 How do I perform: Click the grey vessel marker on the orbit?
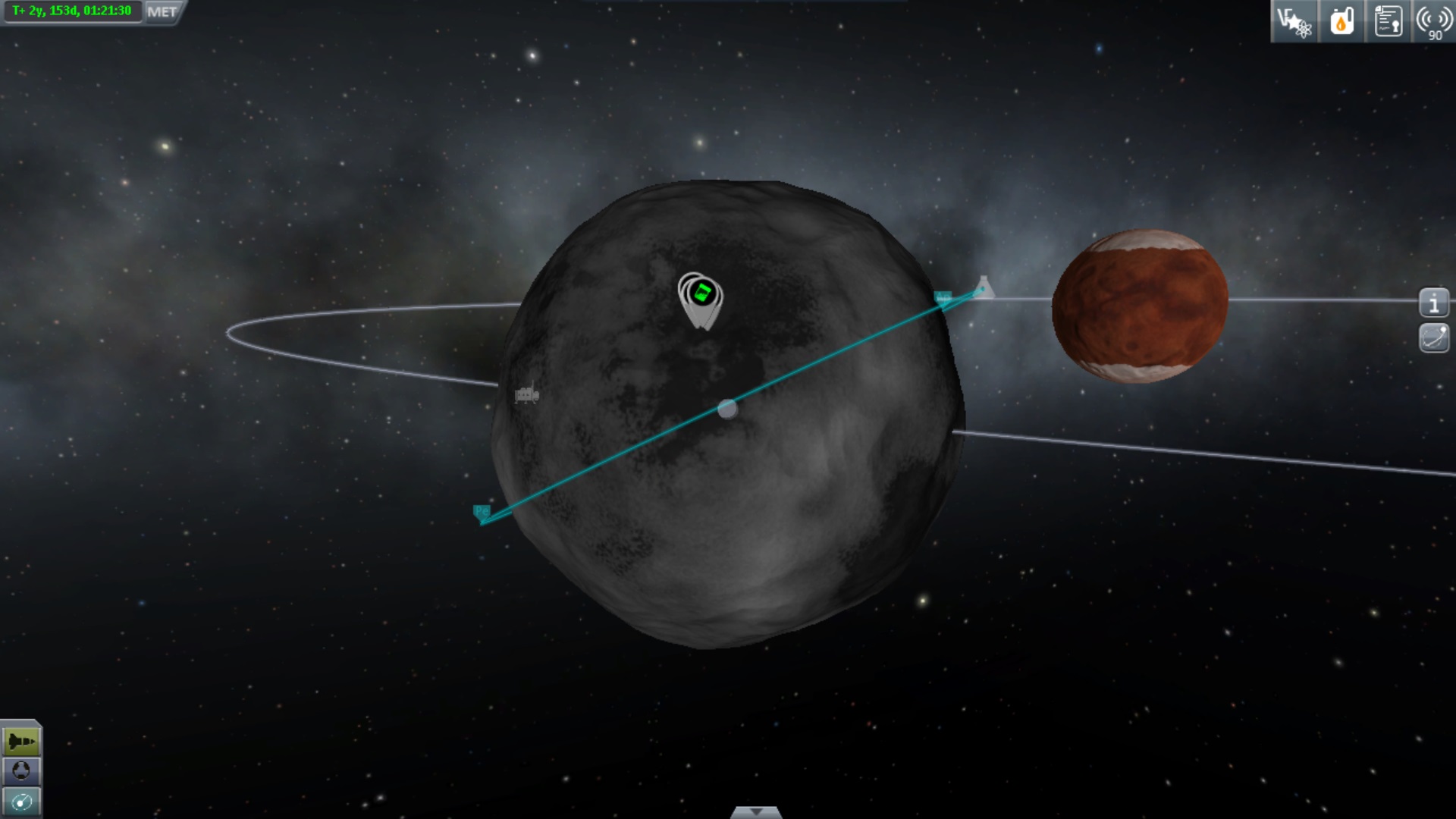[x=526, y=394]
